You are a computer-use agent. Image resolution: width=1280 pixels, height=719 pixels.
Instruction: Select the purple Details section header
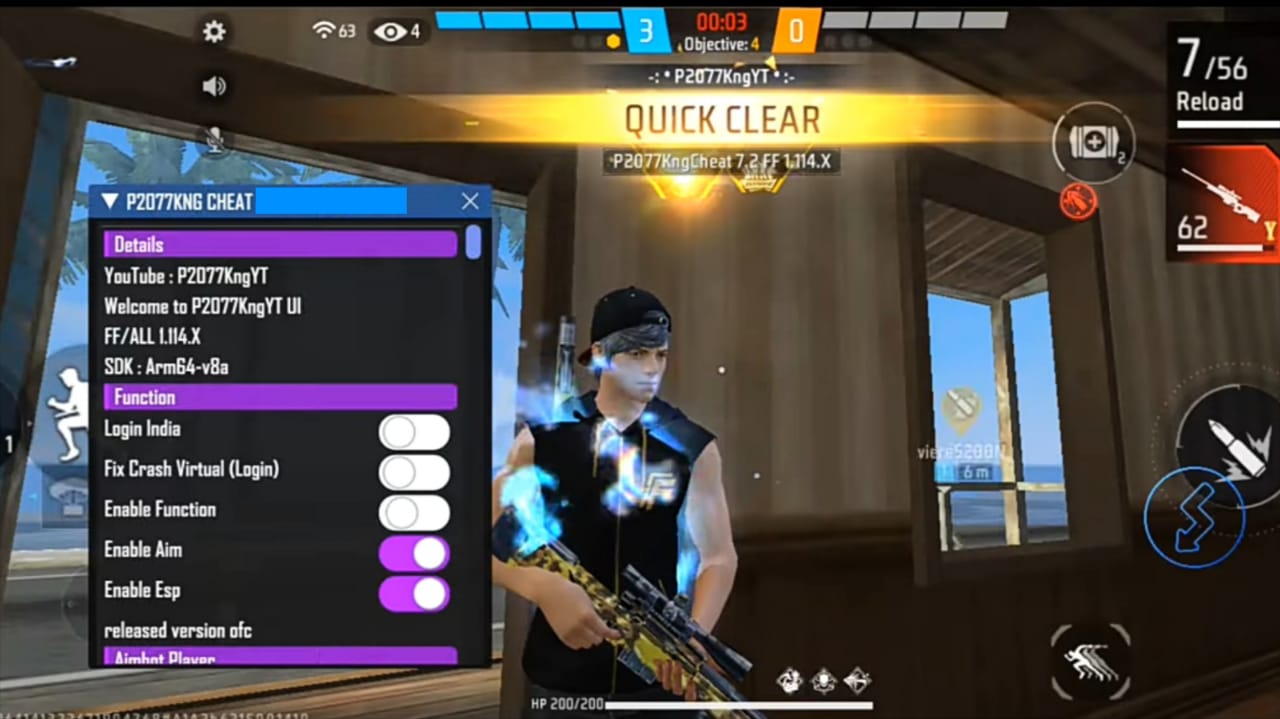280,244
